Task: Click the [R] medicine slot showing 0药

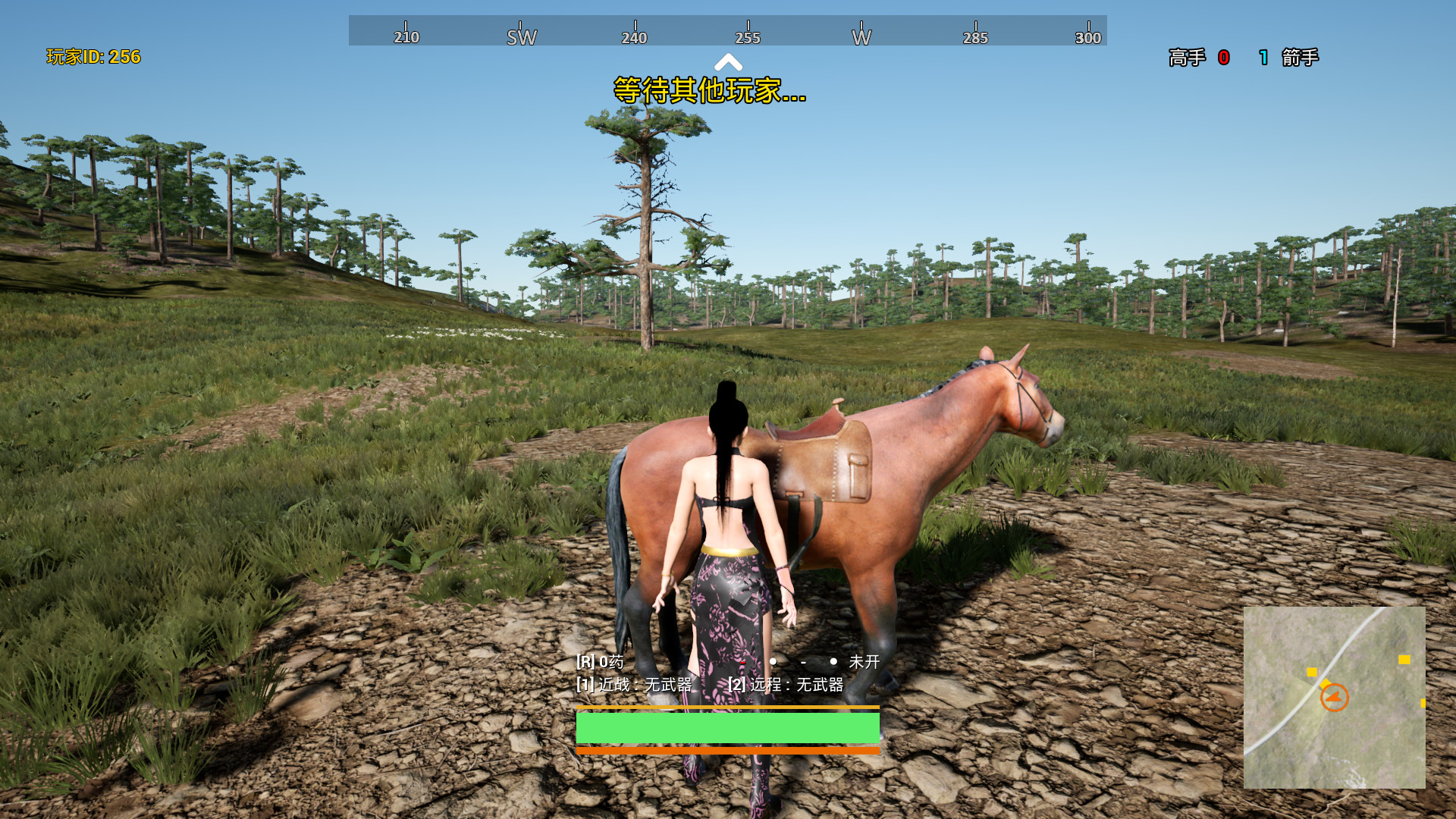Action: 599,663
